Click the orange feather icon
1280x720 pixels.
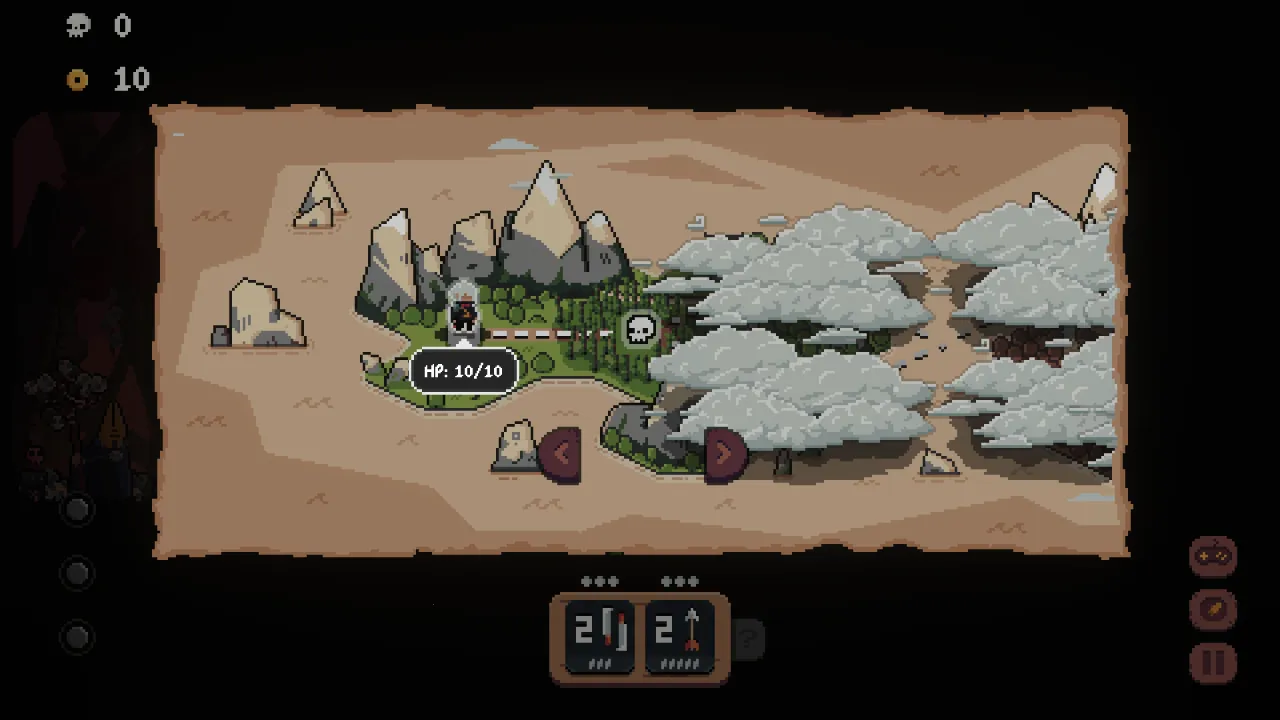[1212, 608]
